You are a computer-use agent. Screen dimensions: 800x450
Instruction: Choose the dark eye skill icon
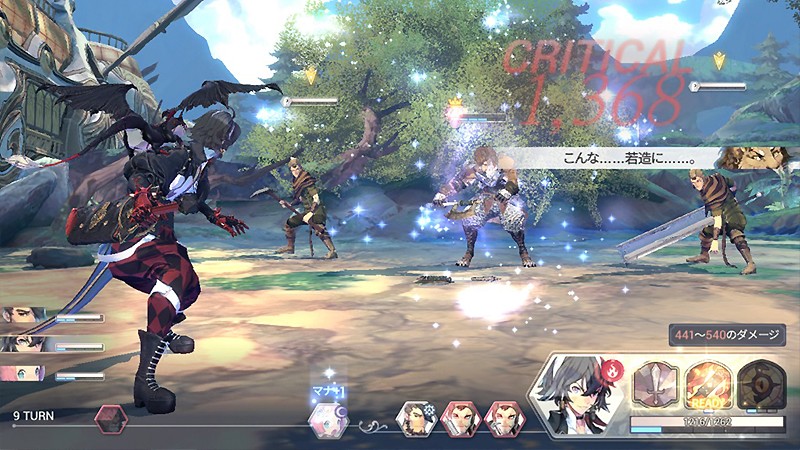760,383
